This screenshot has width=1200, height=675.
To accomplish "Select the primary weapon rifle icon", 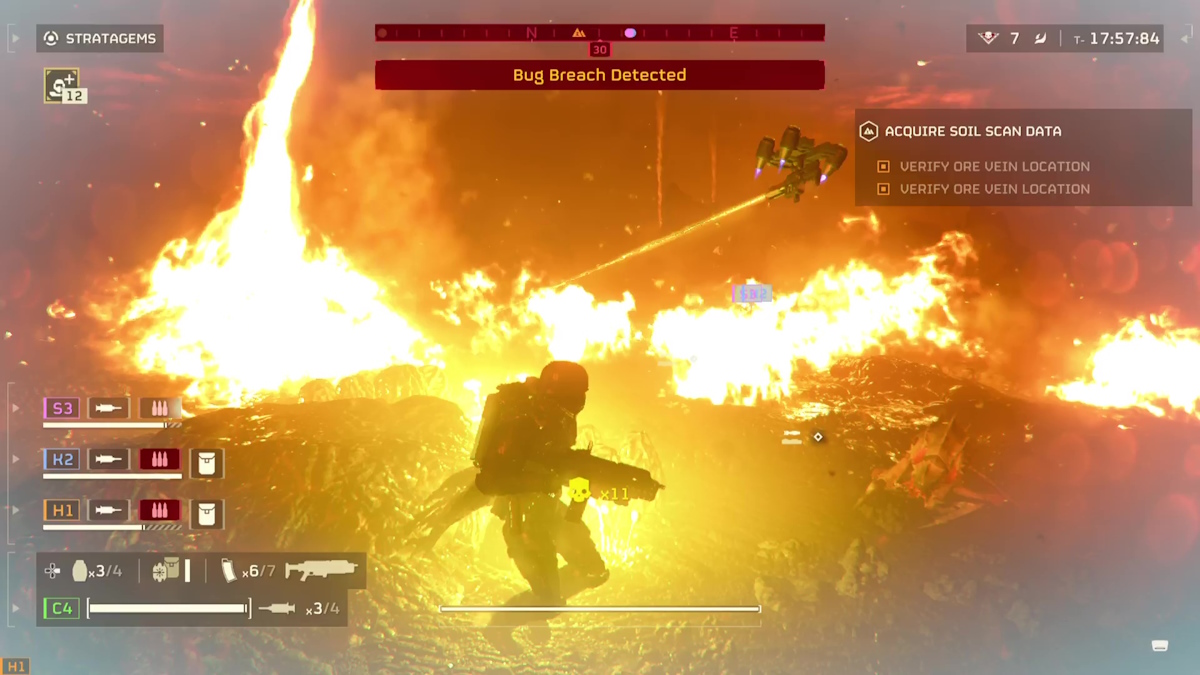I will click(320, 571).
